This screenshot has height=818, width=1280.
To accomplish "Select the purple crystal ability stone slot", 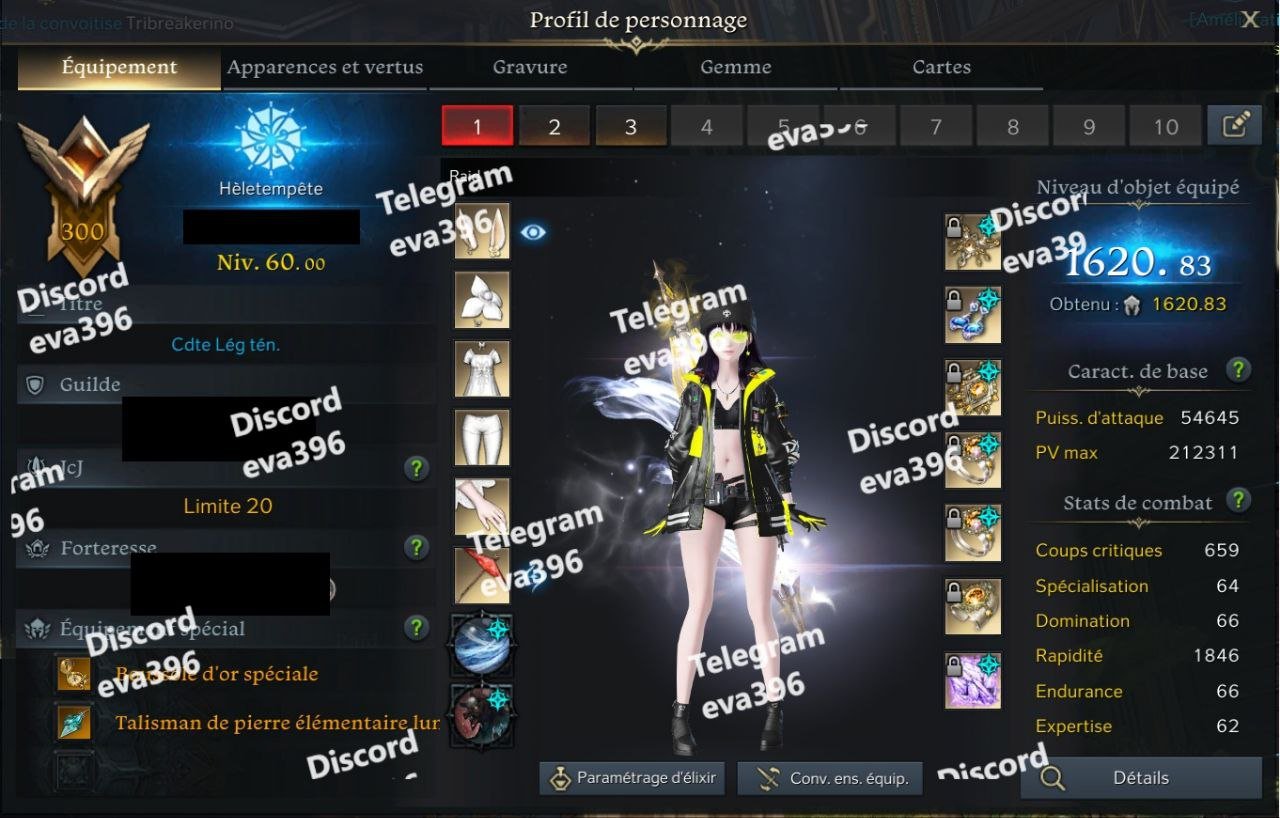I will point(973,680).
